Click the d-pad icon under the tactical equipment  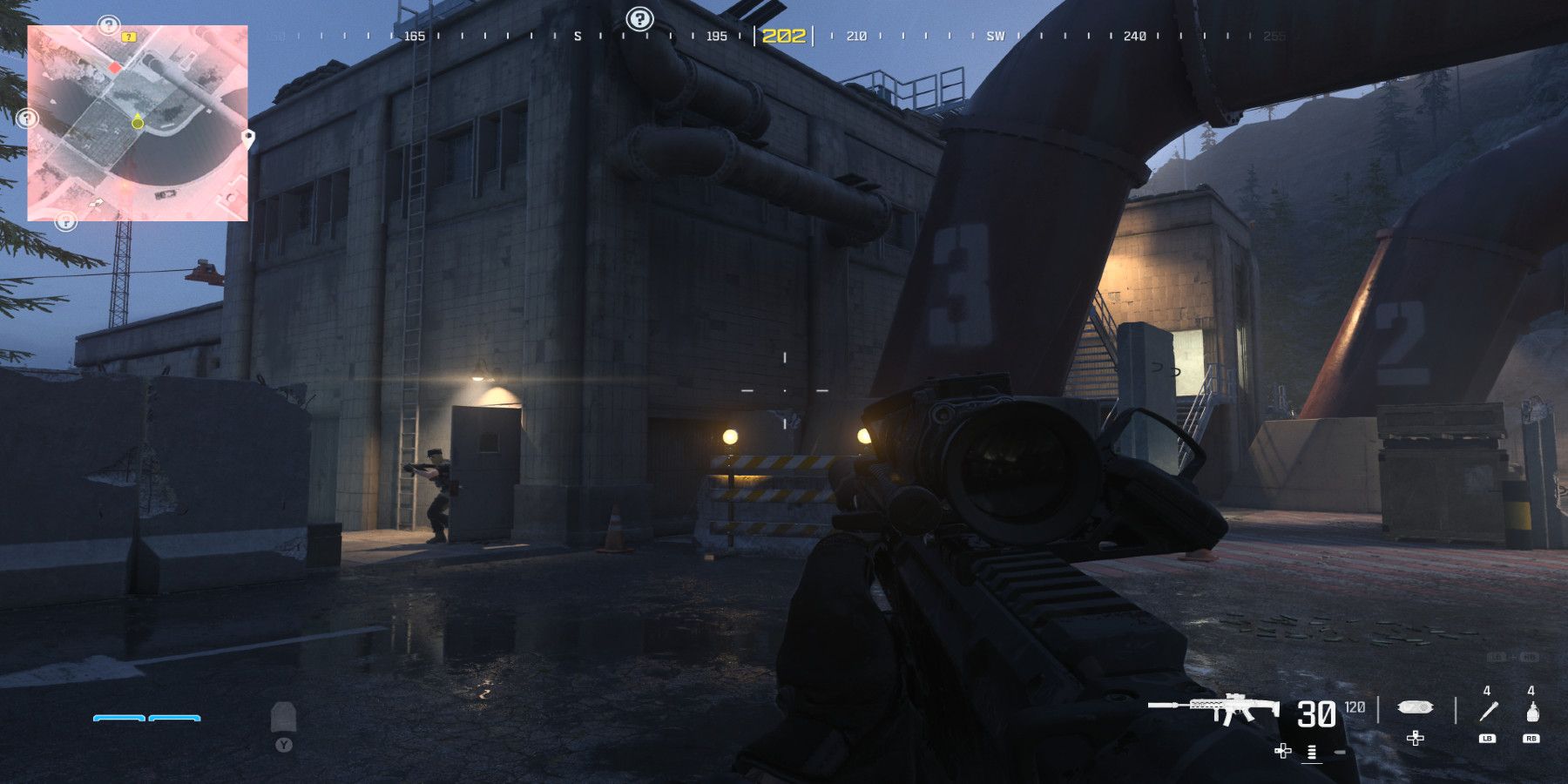(x=1415, y=739)
